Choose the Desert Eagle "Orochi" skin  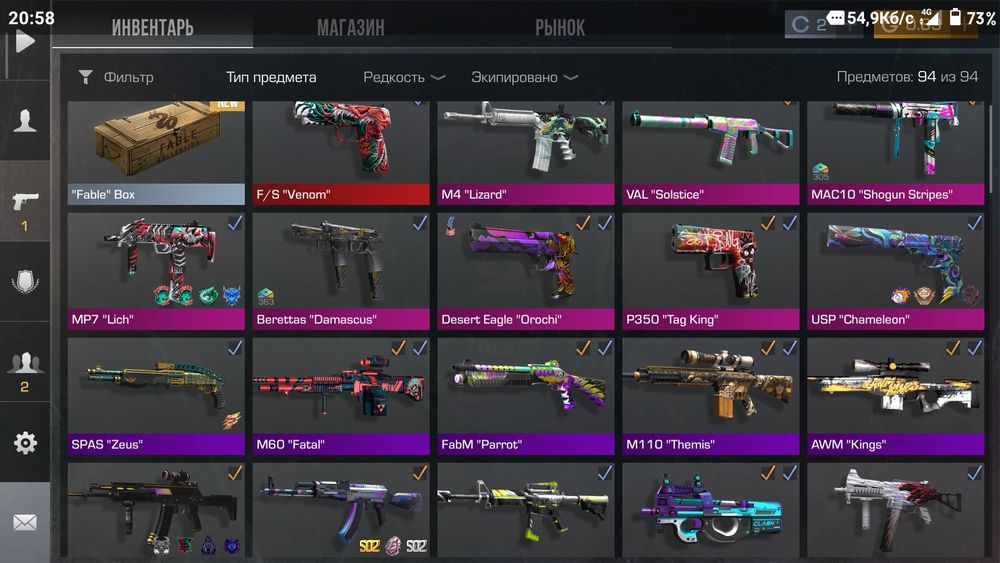tap(526, 270)
